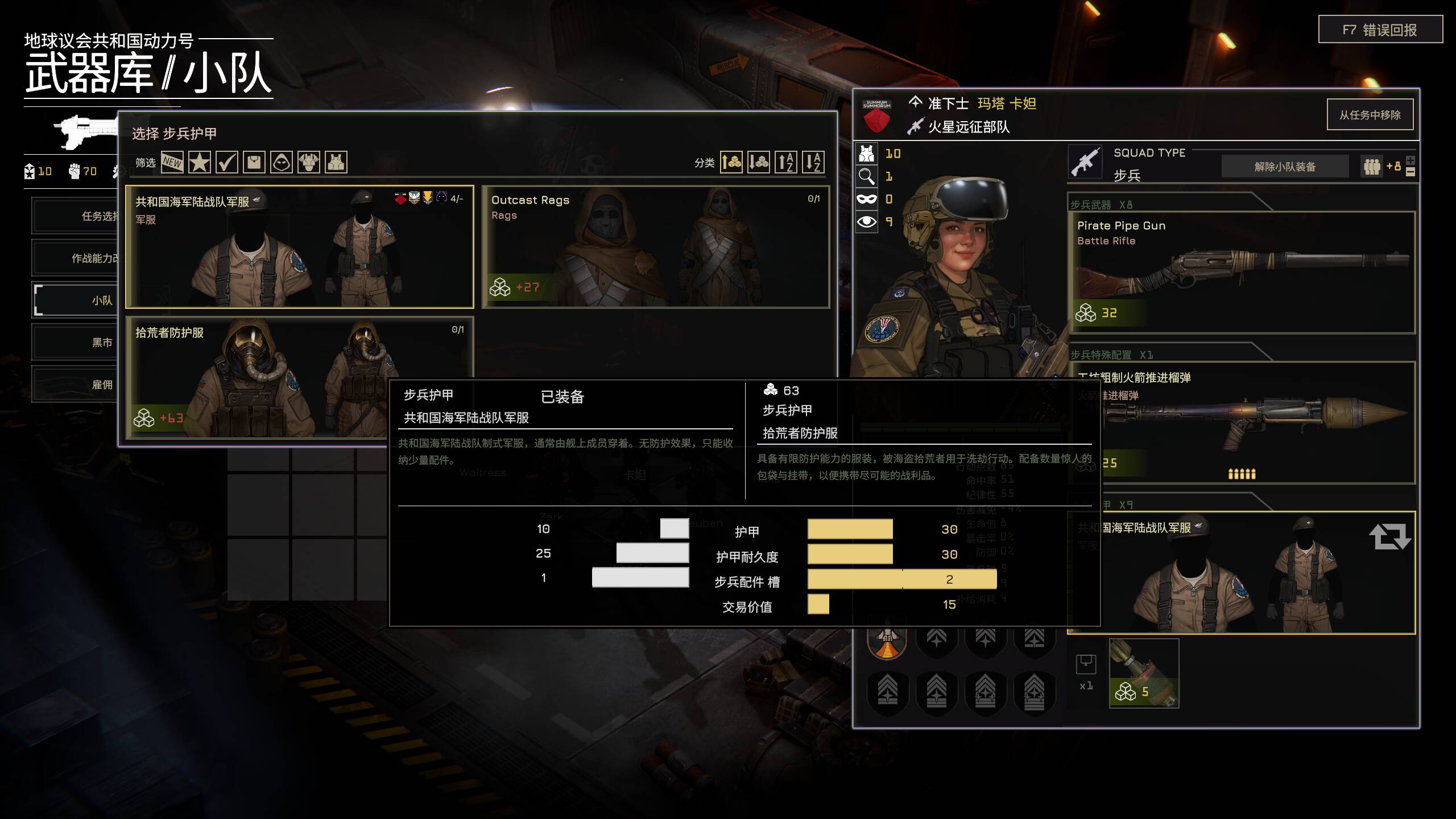The width and height of the screenshot is (1456, 819).
Task: Open the Pirate Pipe Gun weapon slot
Action: pyautogui.click(x=1241, y=272)
